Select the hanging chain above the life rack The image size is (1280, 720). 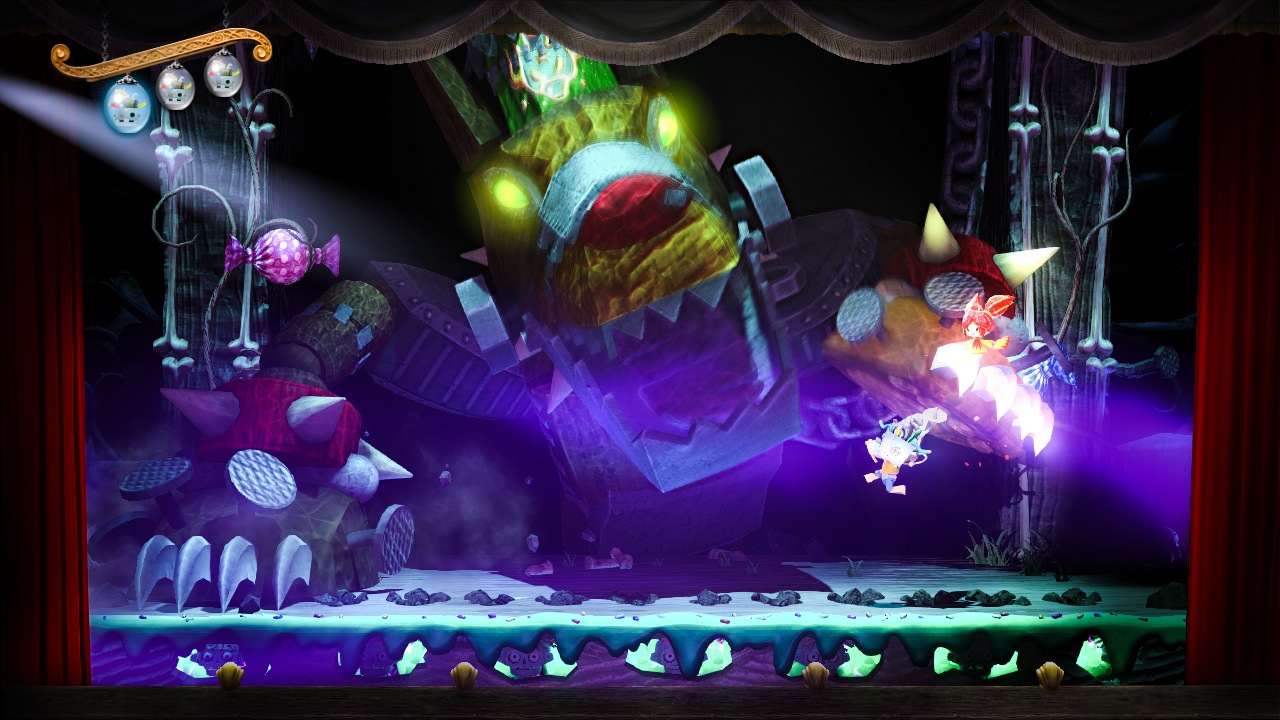pos(107,30)
